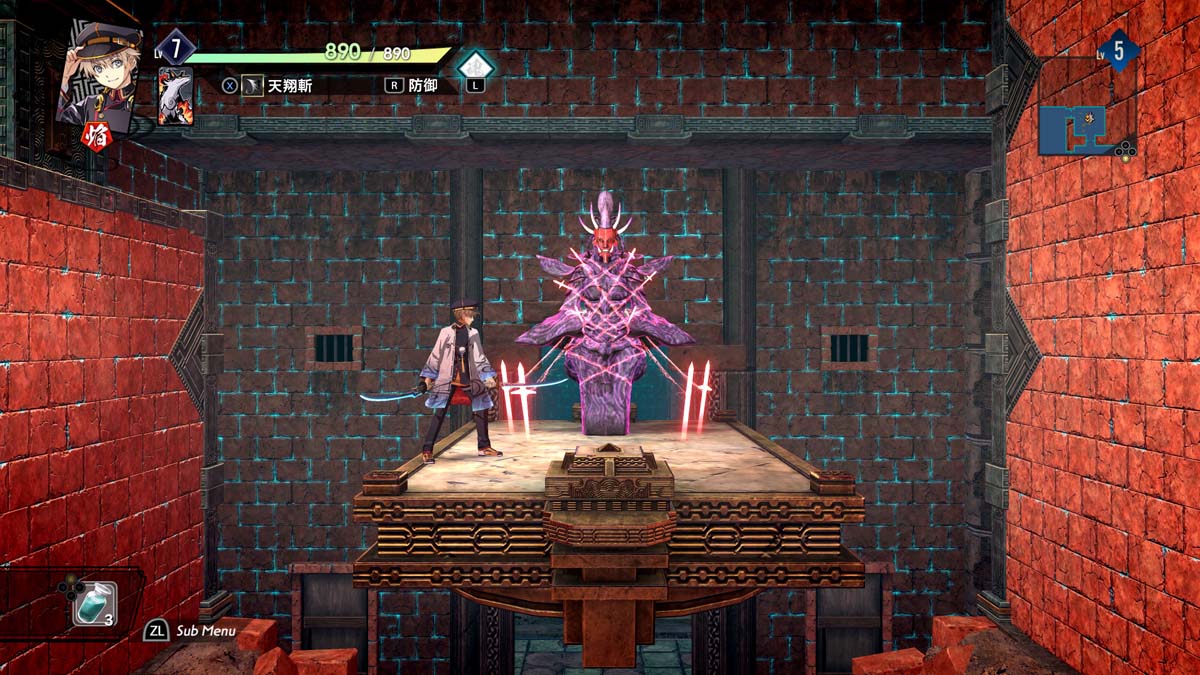
Task: Open the Sub Menu label
Action: pos(206,631)
